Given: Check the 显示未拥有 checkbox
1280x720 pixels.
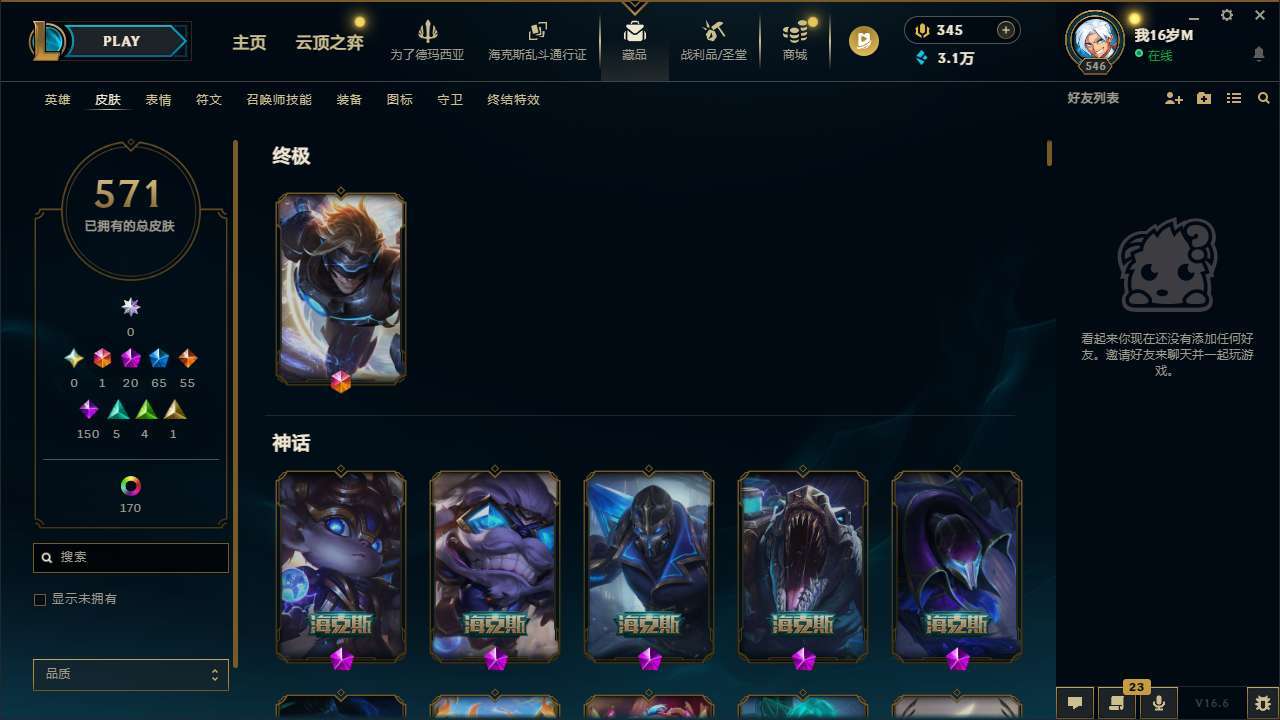Looking at the screenshot, I should click(x=40, y=599).
